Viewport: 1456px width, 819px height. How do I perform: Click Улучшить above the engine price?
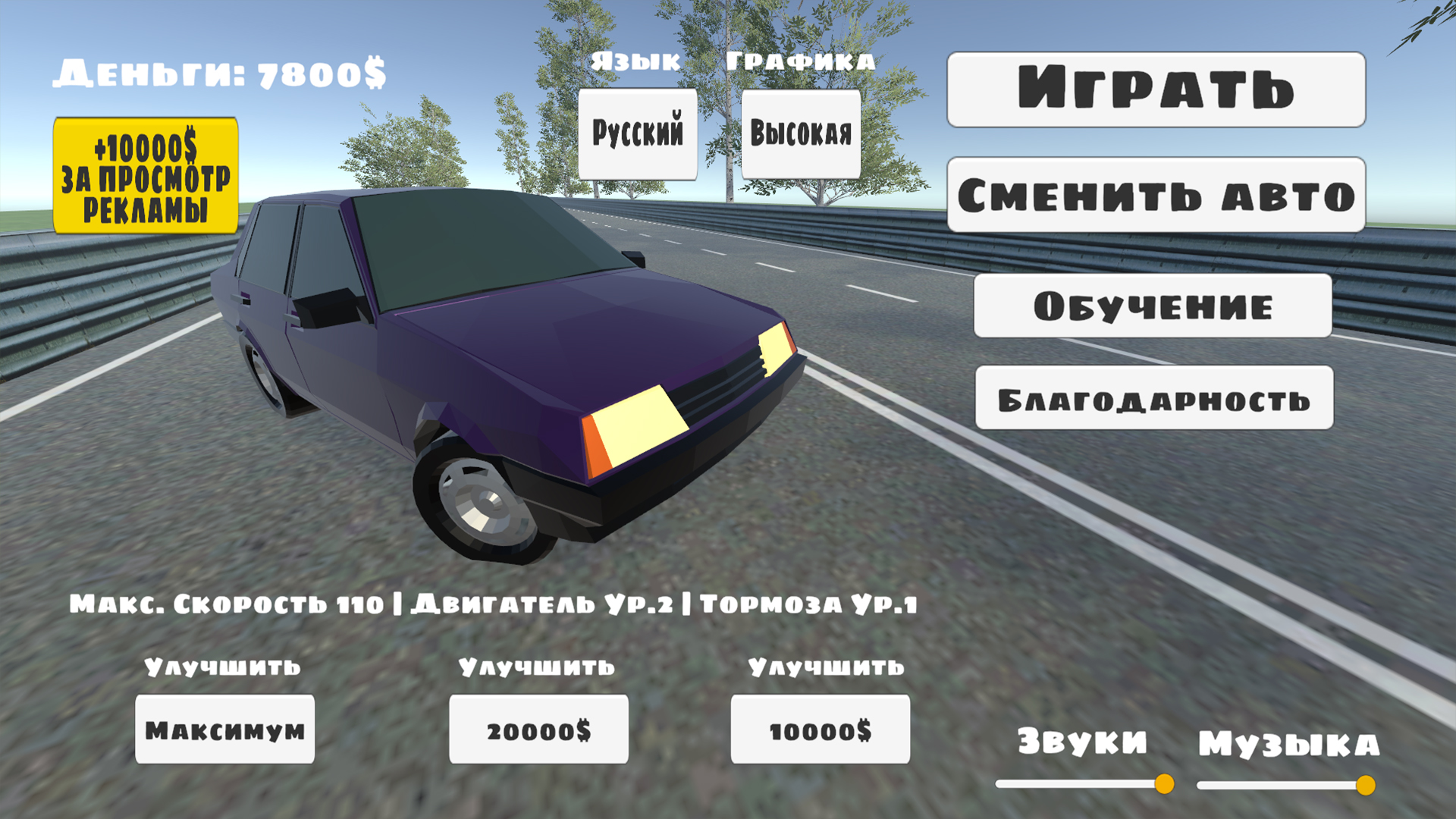coord(536,669)
